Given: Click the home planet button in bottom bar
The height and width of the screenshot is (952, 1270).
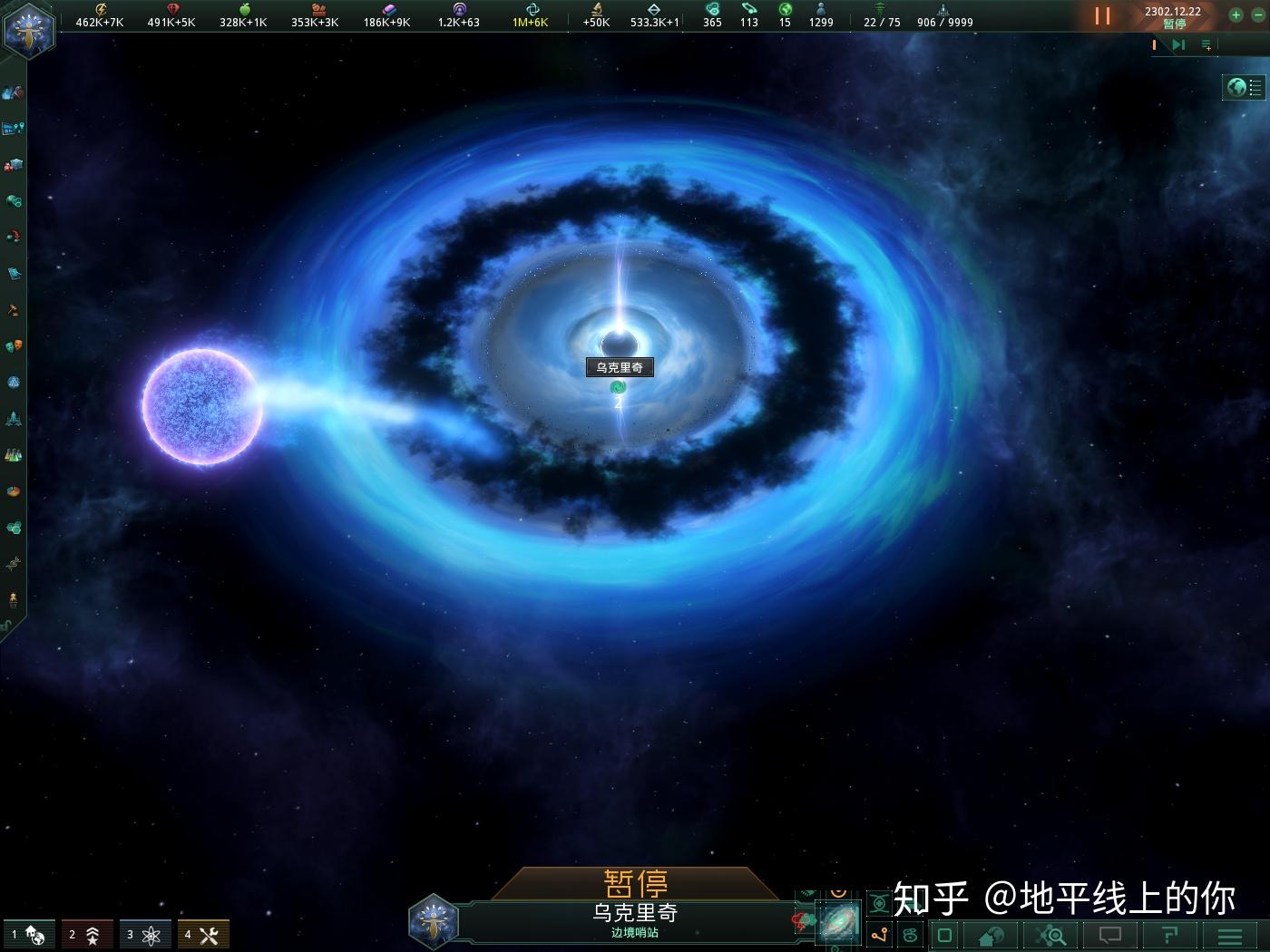Looking at the screenshot, I should [x=991, y=936].
